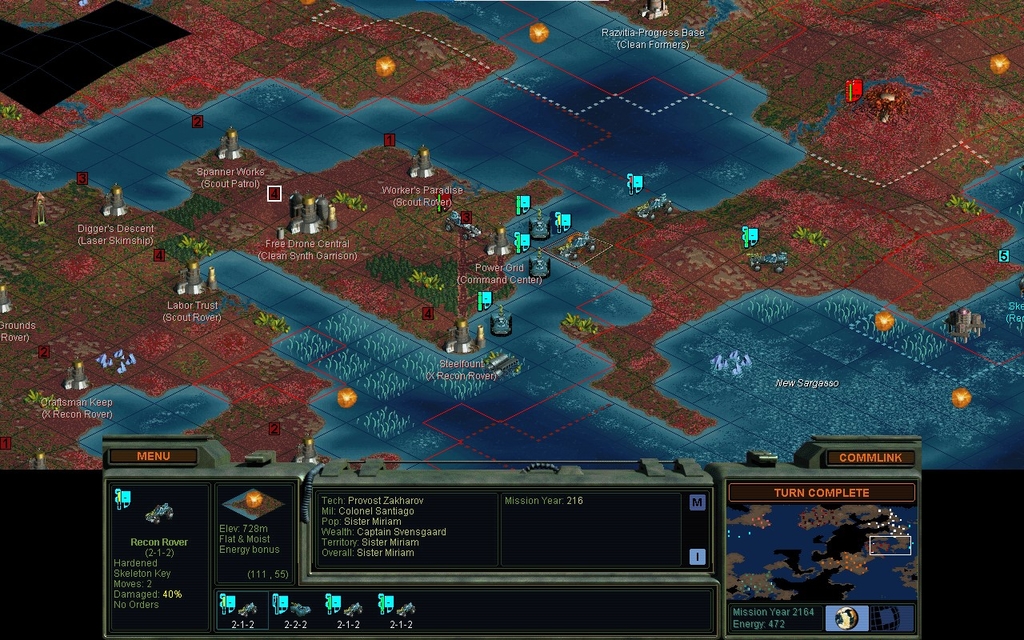Select the I button in the info panel
This screenshot has width=1024, height=640.
(x=697, y=557)
